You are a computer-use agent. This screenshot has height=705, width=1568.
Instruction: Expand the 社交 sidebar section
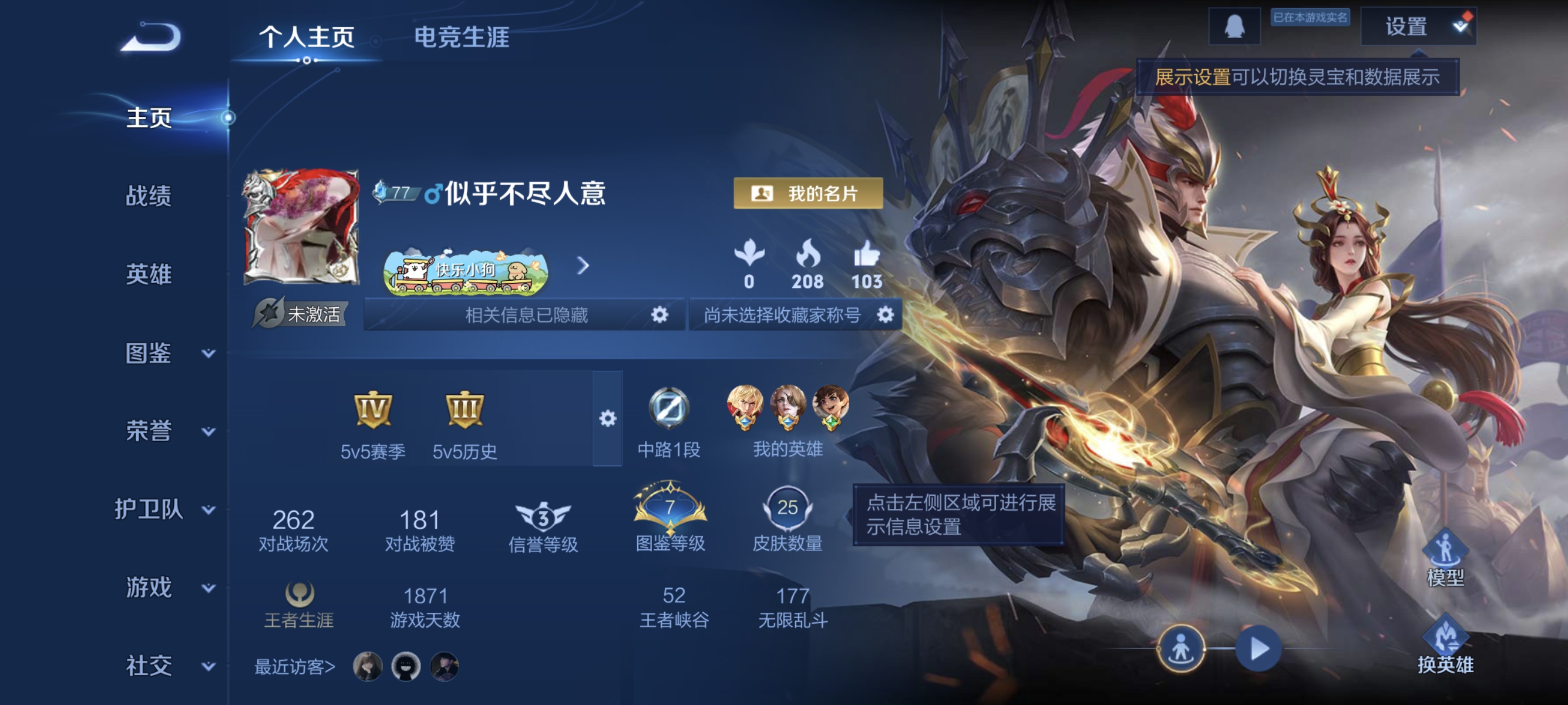[x=150, y=666]
